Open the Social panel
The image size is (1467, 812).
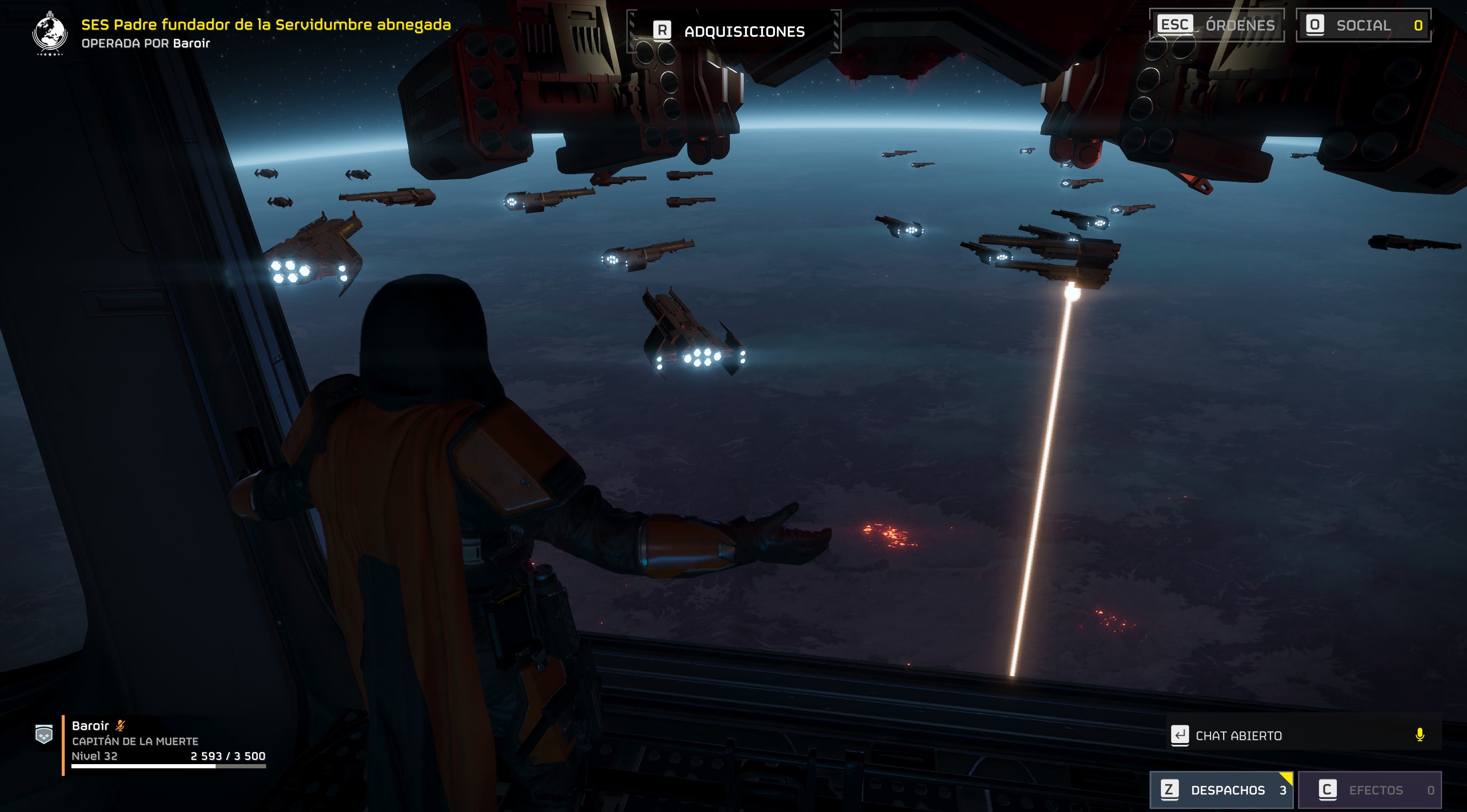point(1363,25)
